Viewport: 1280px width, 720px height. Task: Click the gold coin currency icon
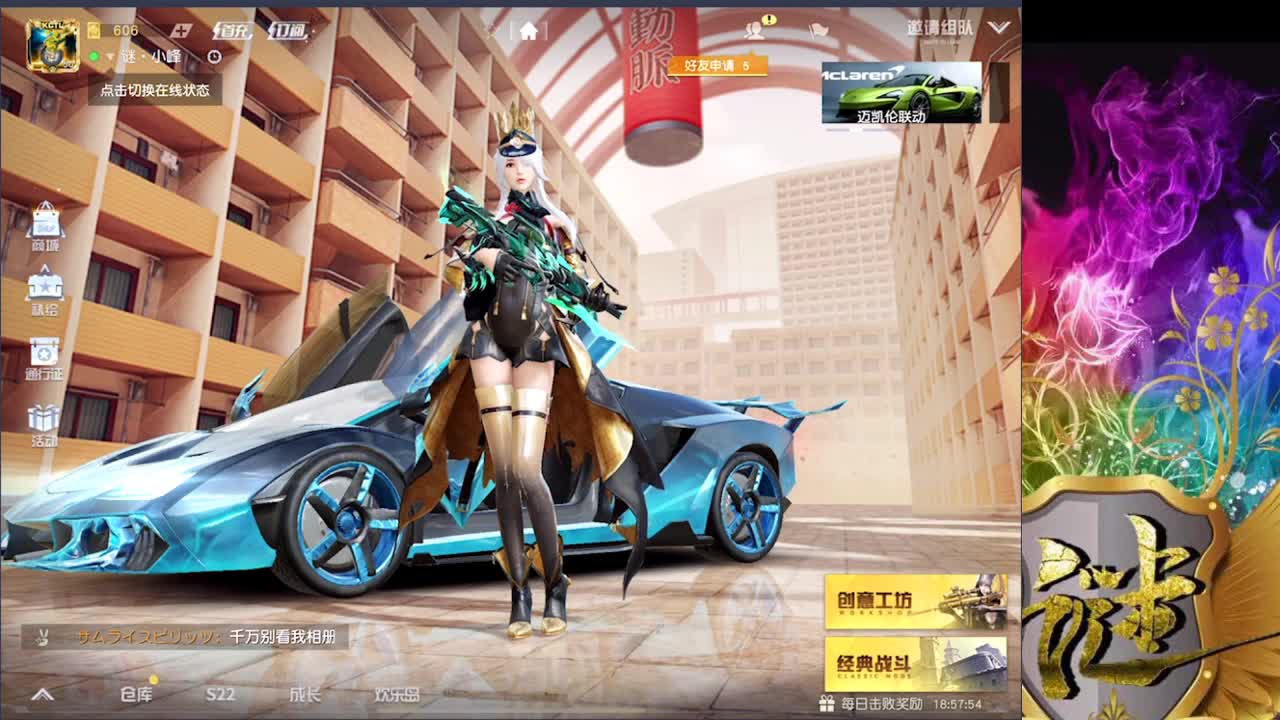tap(94, 31)
